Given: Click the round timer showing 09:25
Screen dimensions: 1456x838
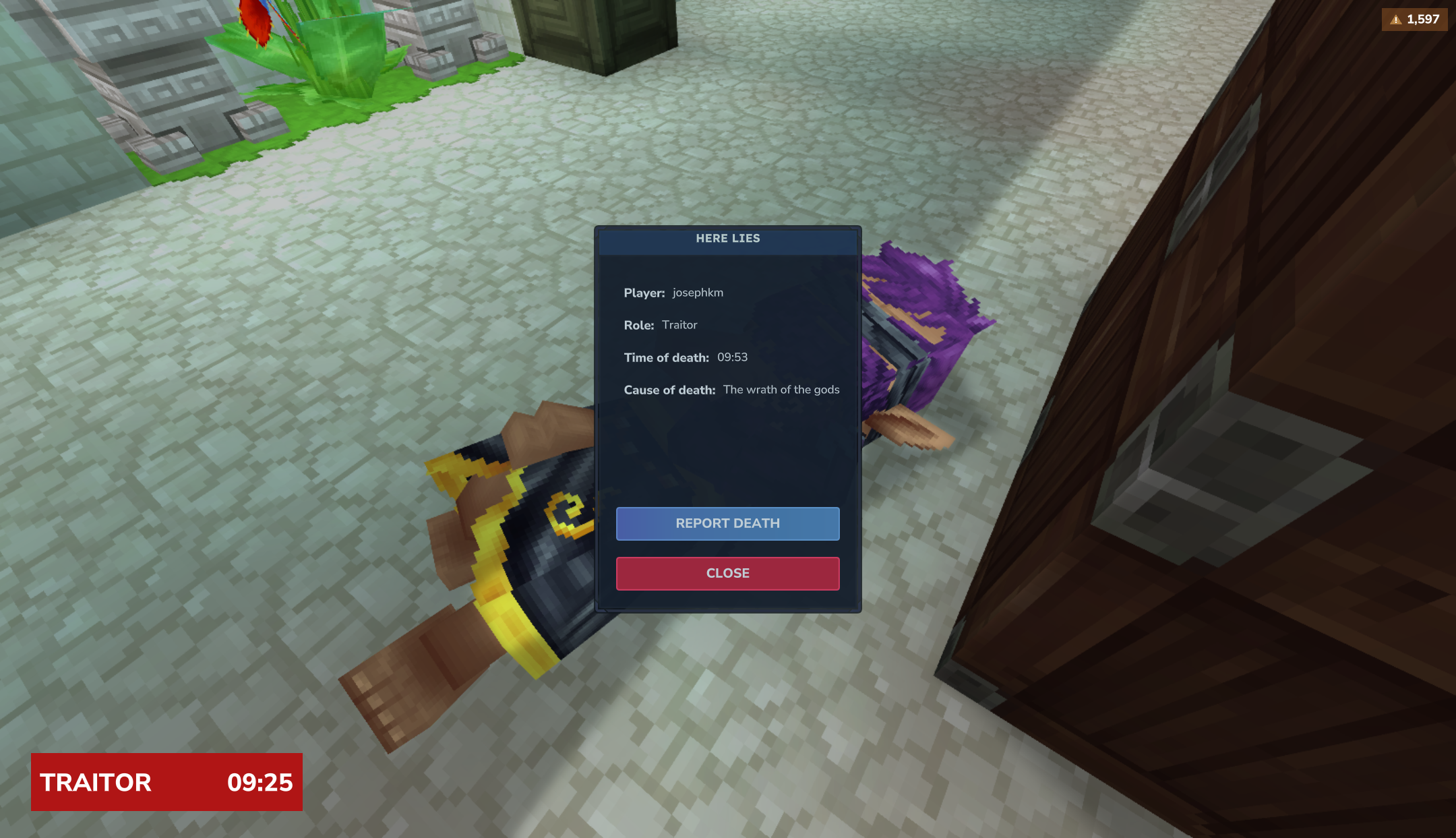Looking at the screenshot, I should pyautogui.click(x=260, y=783).
